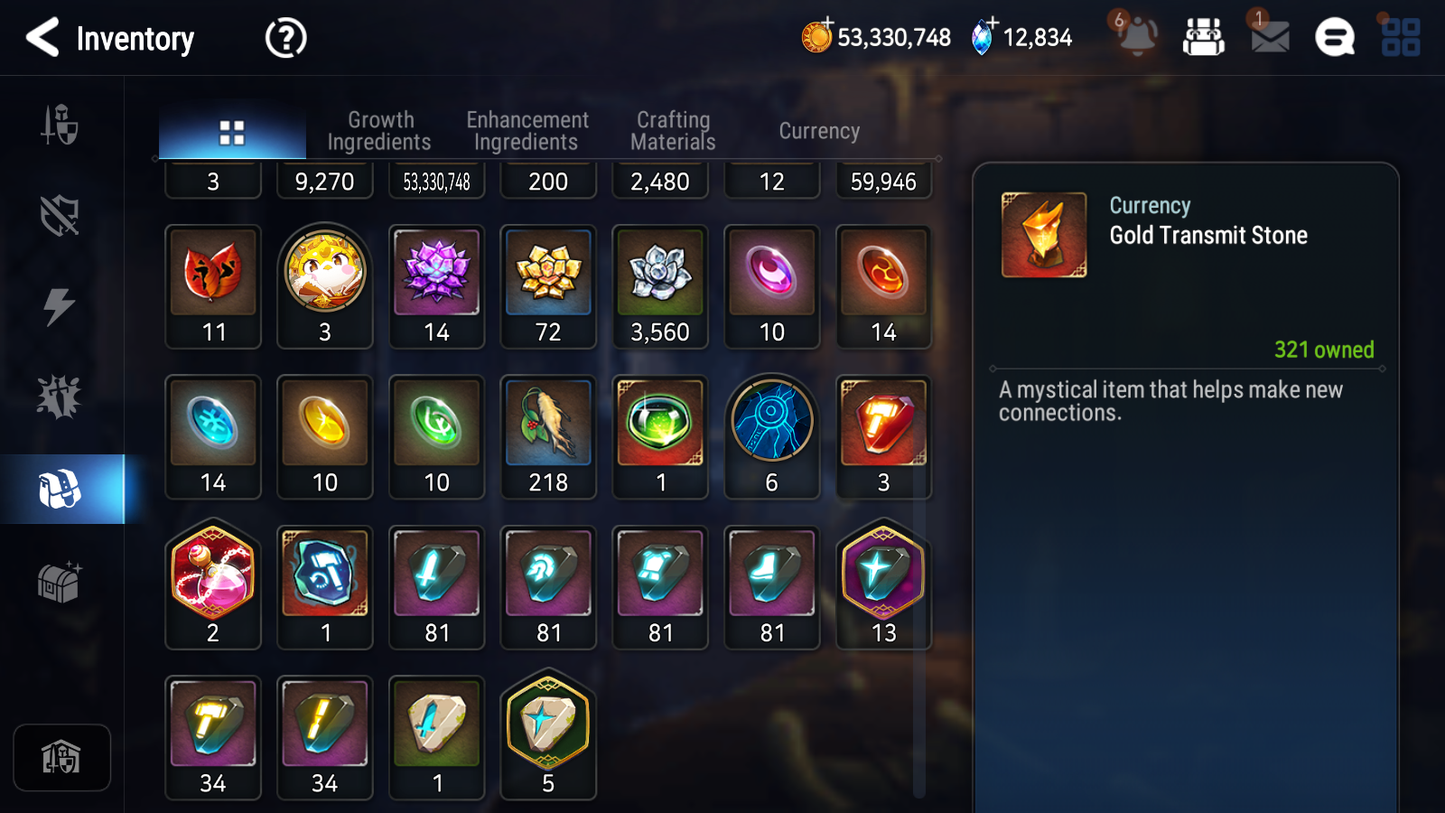The image size is (1445, 813).
Task: Go back using the Inventory back arrow
Action: 42,37
